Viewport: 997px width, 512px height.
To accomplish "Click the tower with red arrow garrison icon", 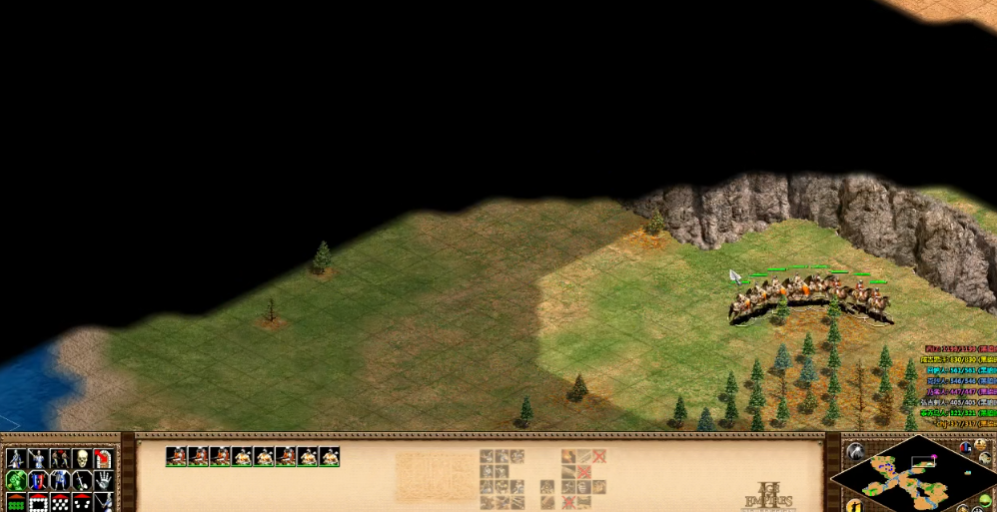I will coord(104,459).
